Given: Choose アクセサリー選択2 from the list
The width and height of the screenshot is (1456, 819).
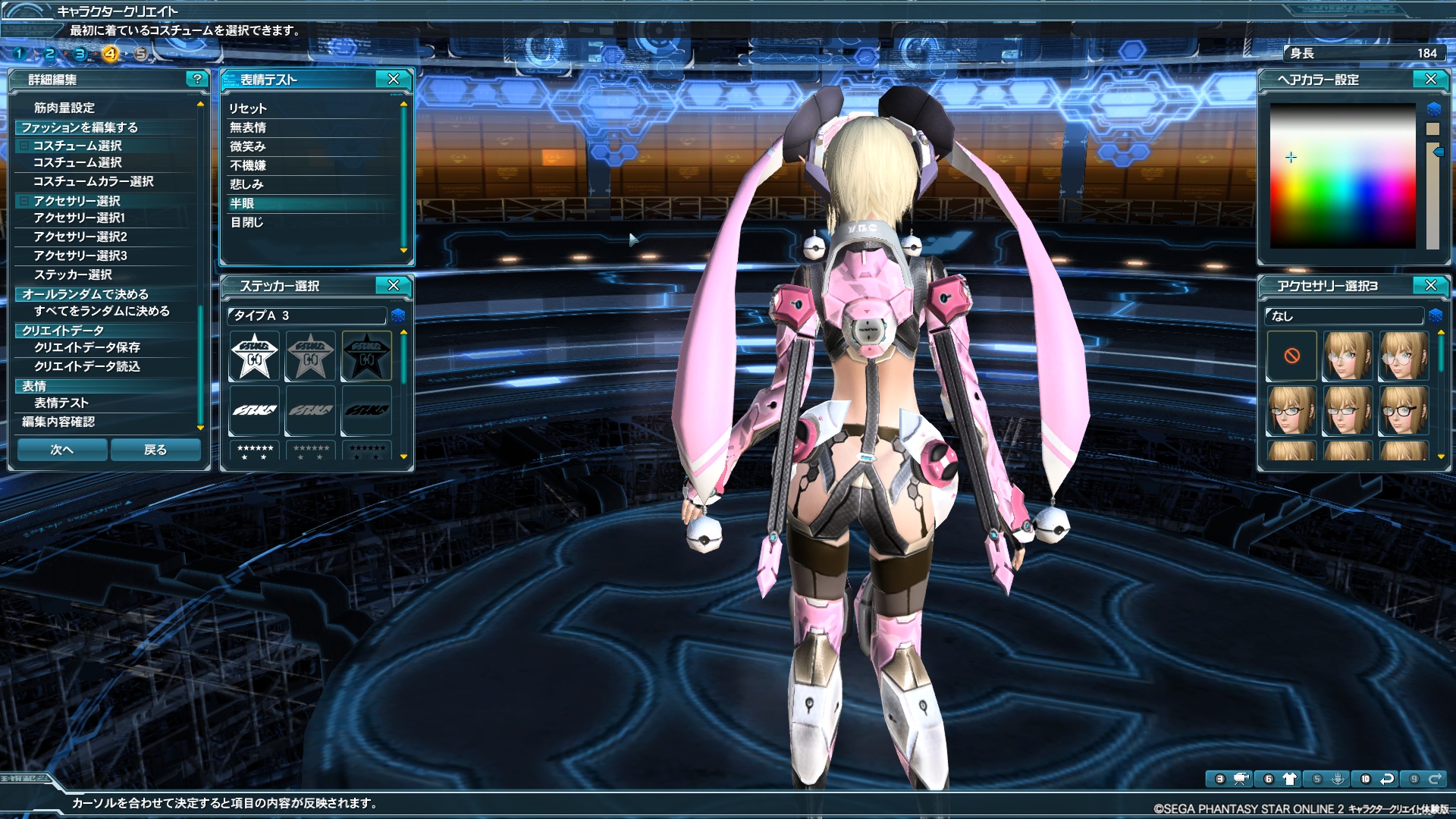Looking at the screenshot, I should coord(80,237).
